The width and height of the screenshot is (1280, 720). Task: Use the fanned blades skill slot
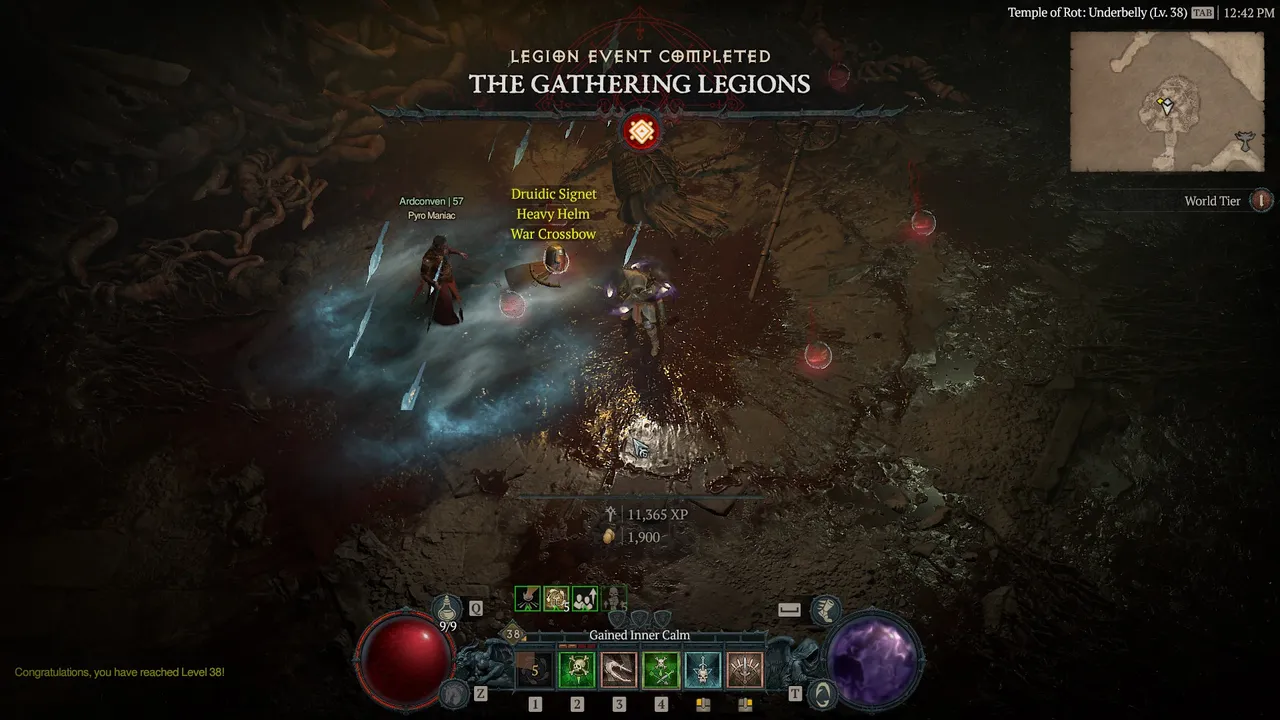click(745, 670)
